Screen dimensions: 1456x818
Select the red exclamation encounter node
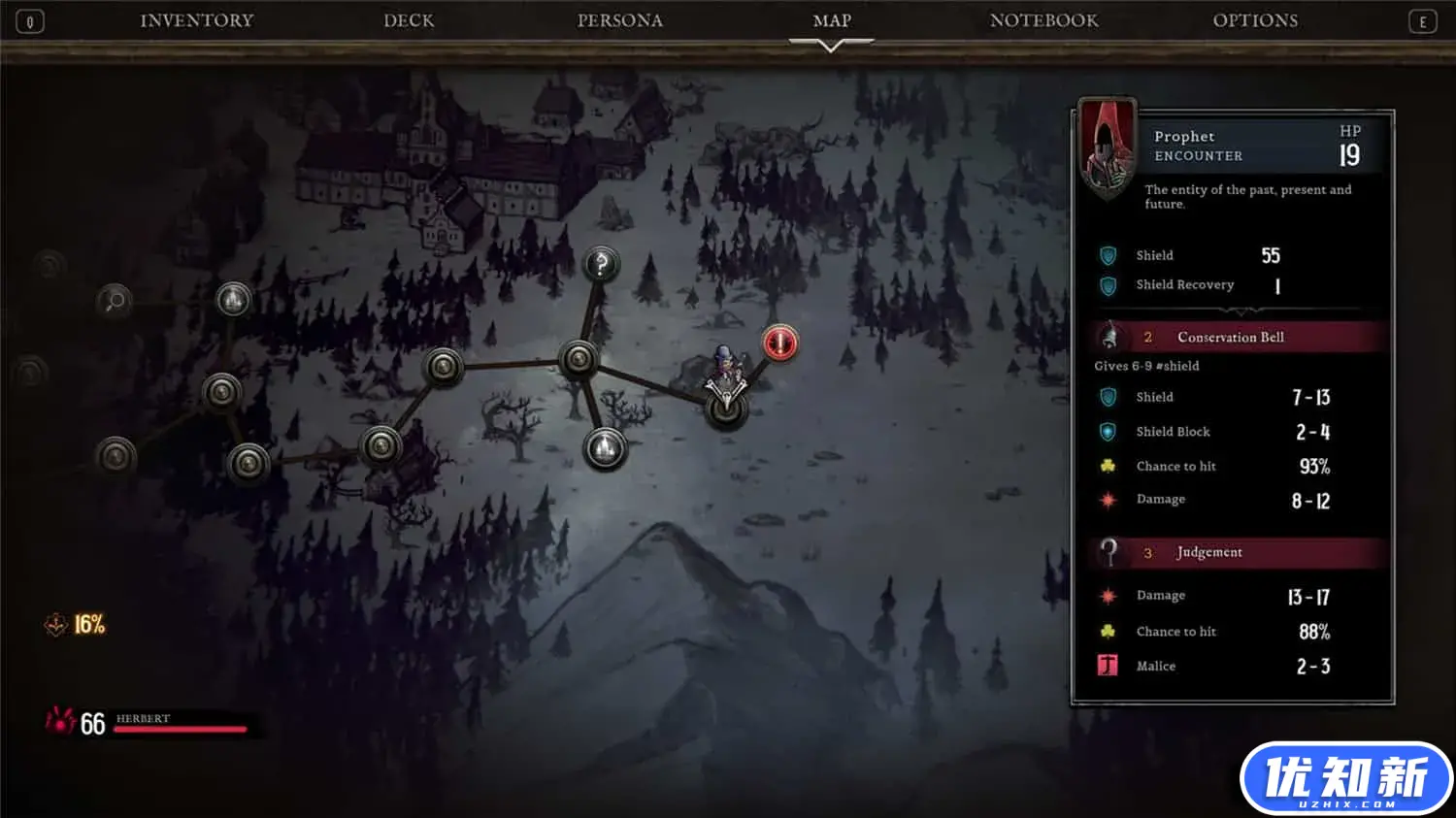pyautogui.click(x=779, y=343)
